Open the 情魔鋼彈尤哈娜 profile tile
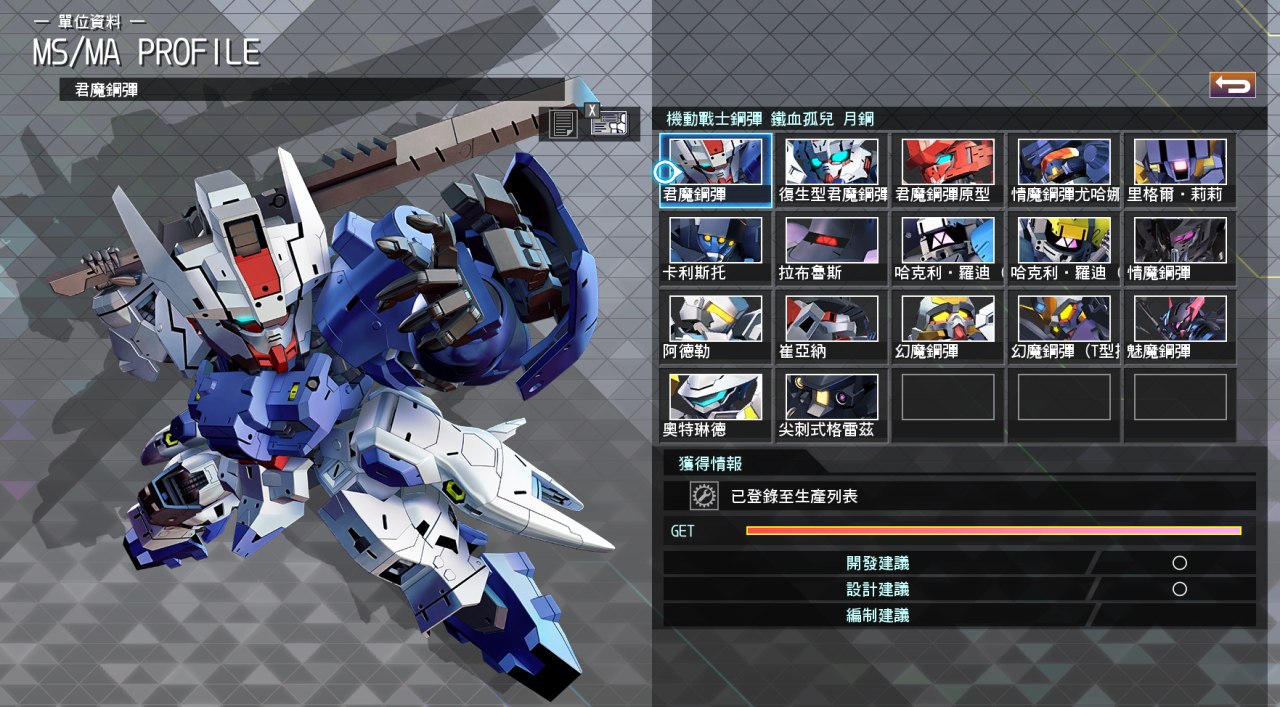 [x=1064, y=170]
